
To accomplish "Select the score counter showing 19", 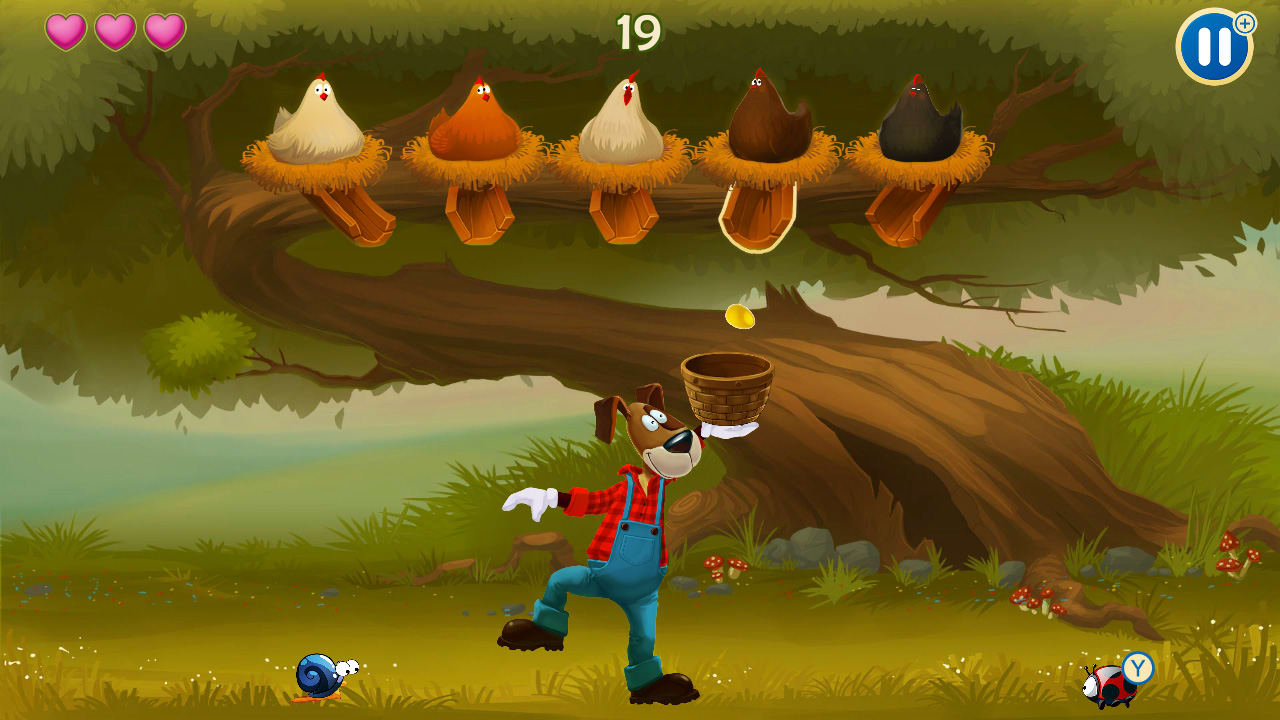I will pos(640,30).
